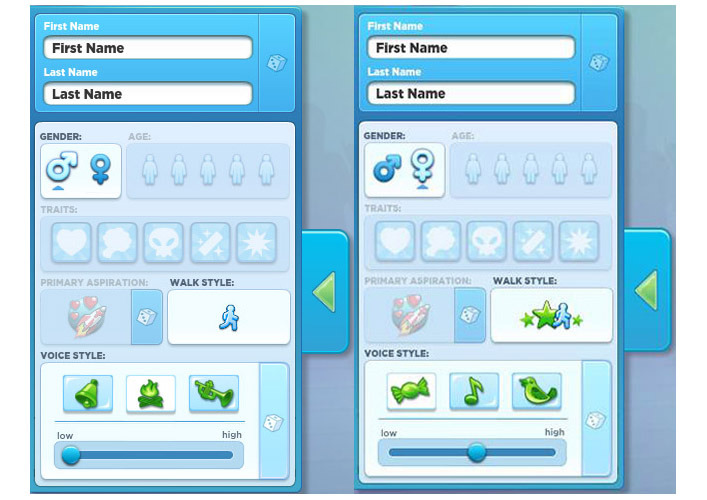Randomize voice using dice beside the bell icons
The width and height of the screenshot is (707, 500).
[272, 423]
